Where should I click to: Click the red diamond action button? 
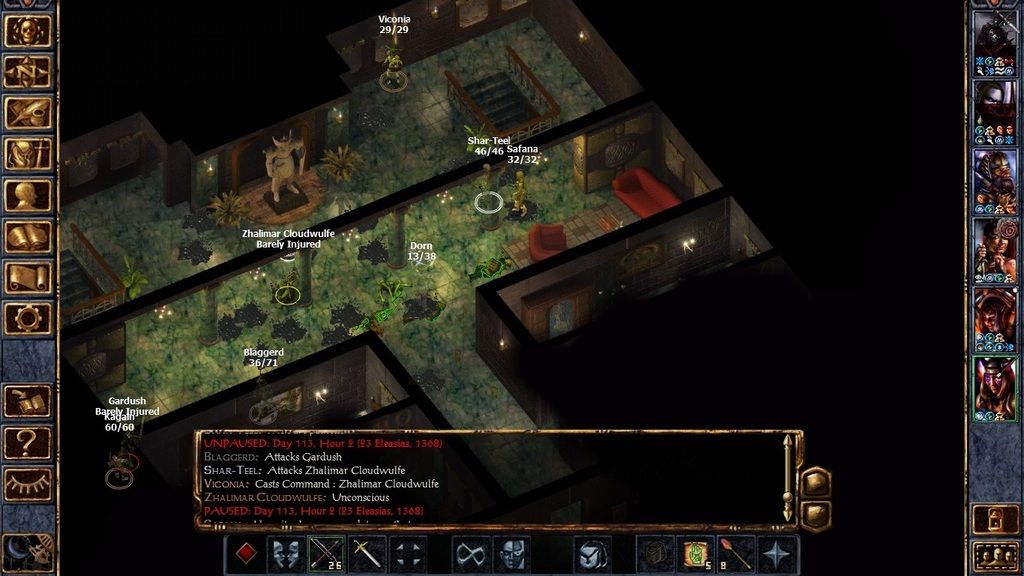point(244,554)
